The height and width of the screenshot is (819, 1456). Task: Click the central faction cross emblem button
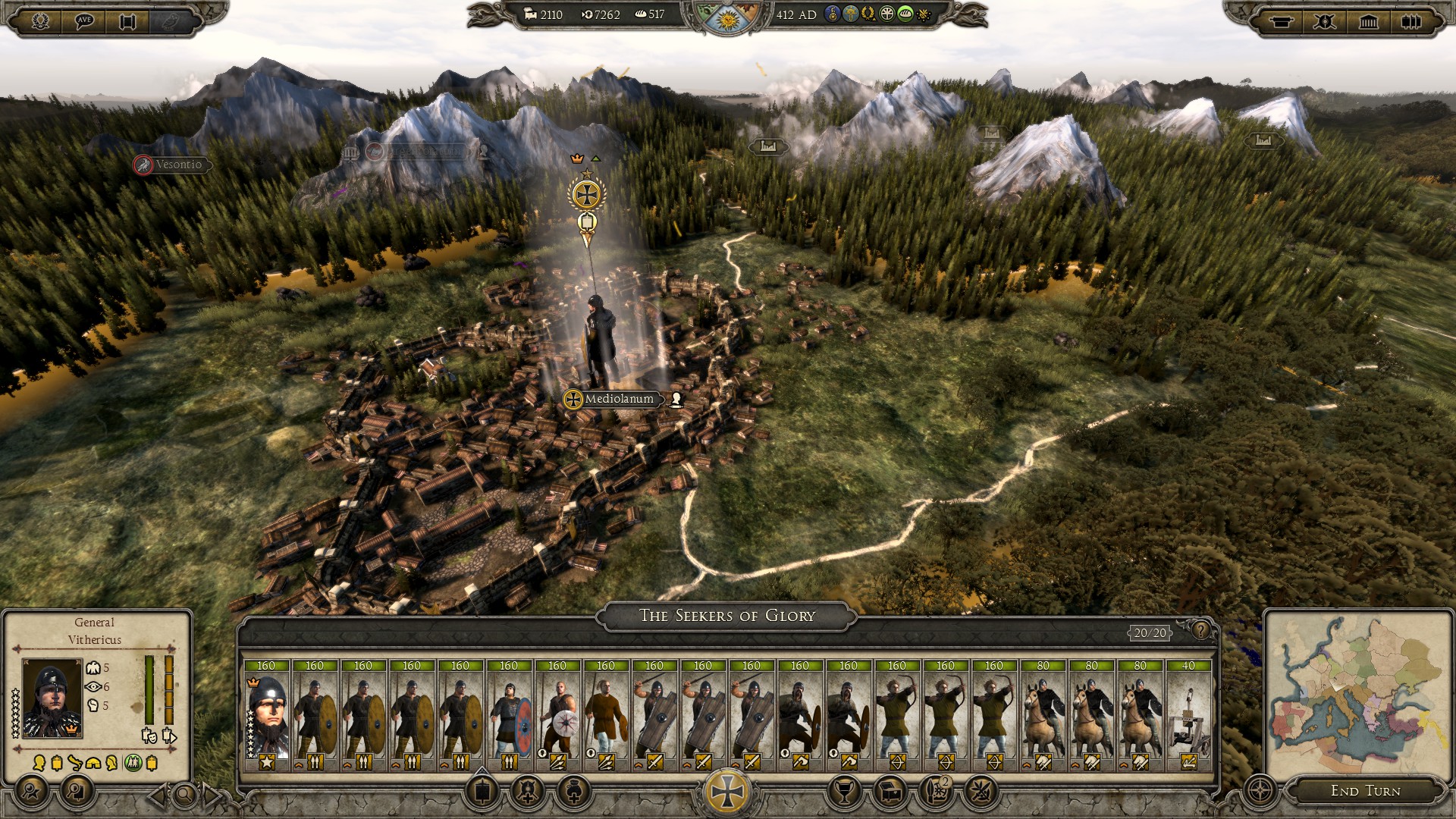727,791
